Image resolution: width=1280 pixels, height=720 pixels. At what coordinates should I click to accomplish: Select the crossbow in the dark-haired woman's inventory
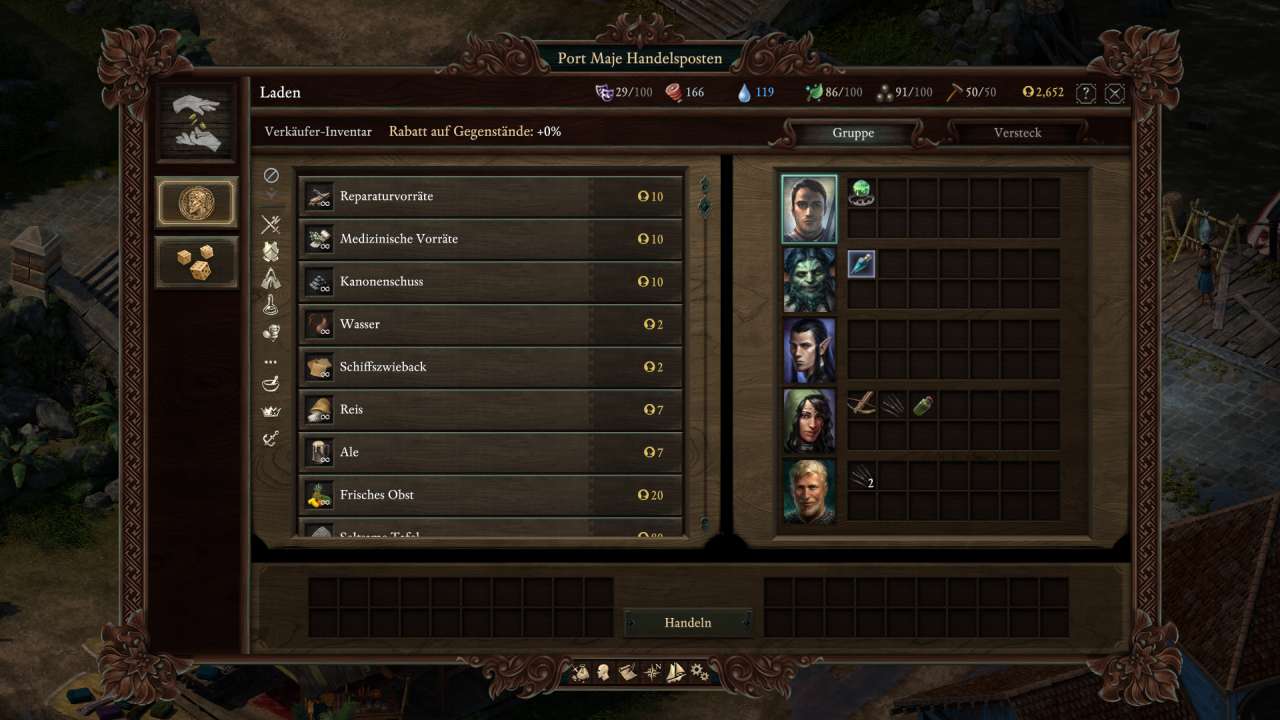[x=862, y=405]
